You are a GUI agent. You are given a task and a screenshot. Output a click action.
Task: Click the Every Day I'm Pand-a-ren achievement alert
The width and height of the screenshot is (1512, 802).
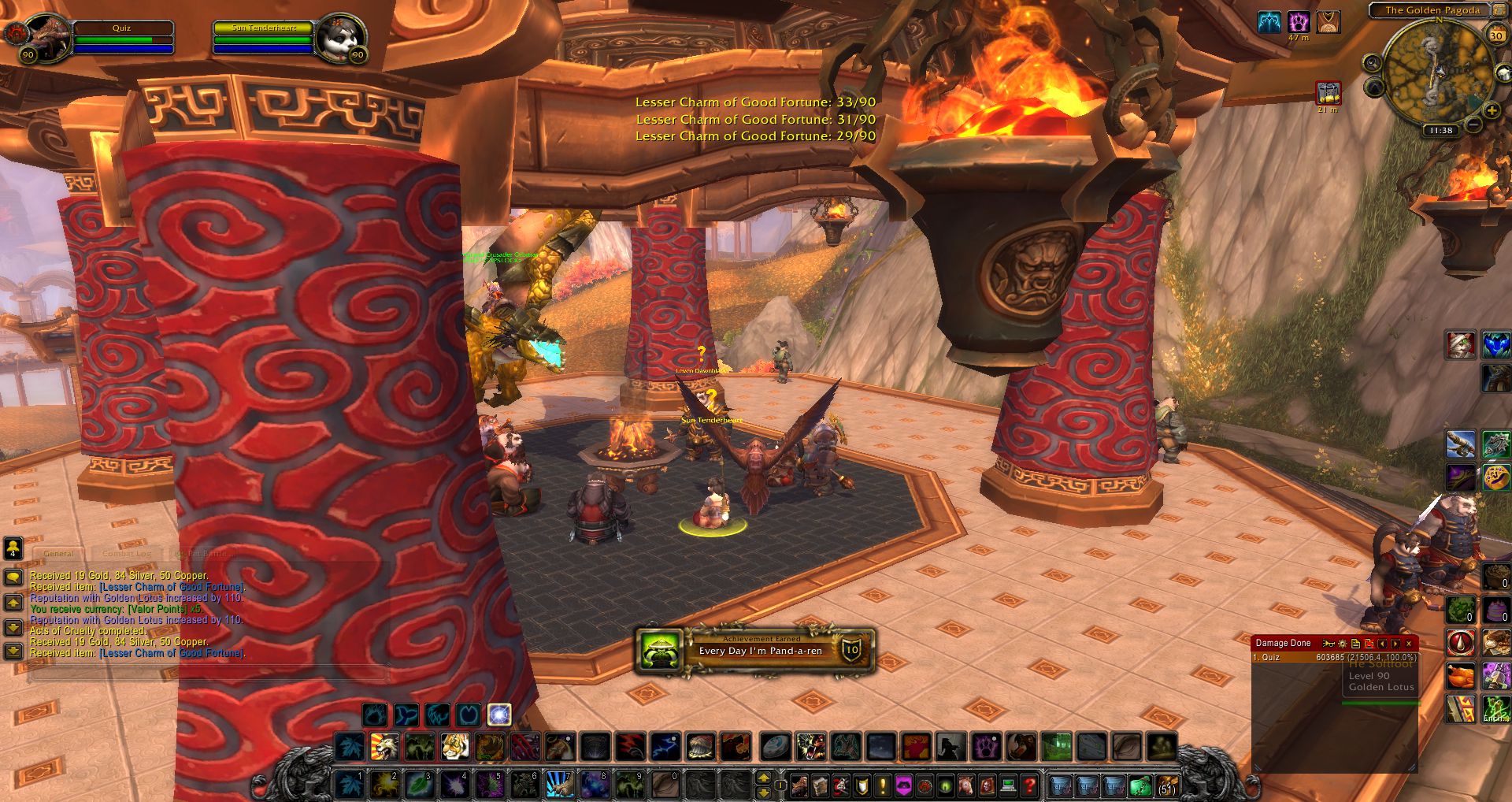756,651
